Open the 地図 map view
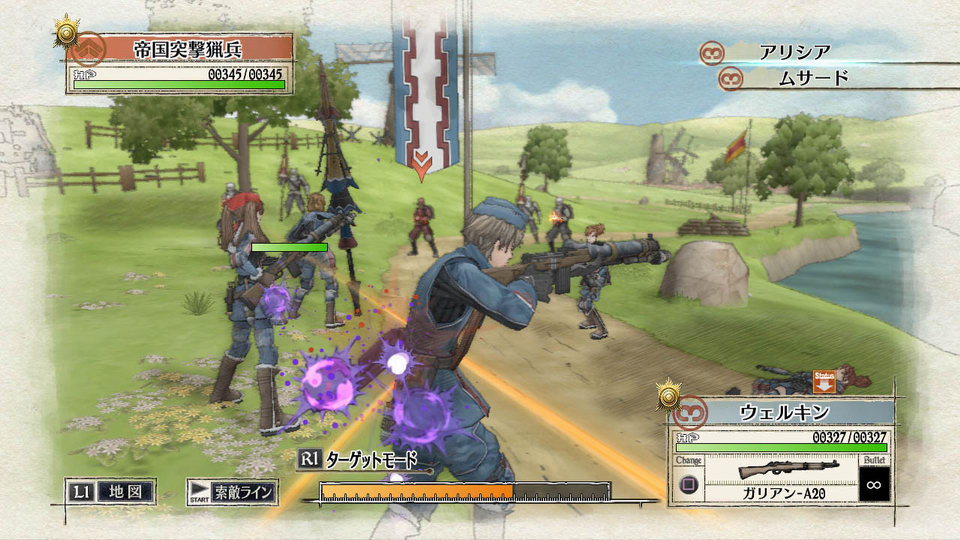Viewport: 960px width, 540px height. pos(113,492)
